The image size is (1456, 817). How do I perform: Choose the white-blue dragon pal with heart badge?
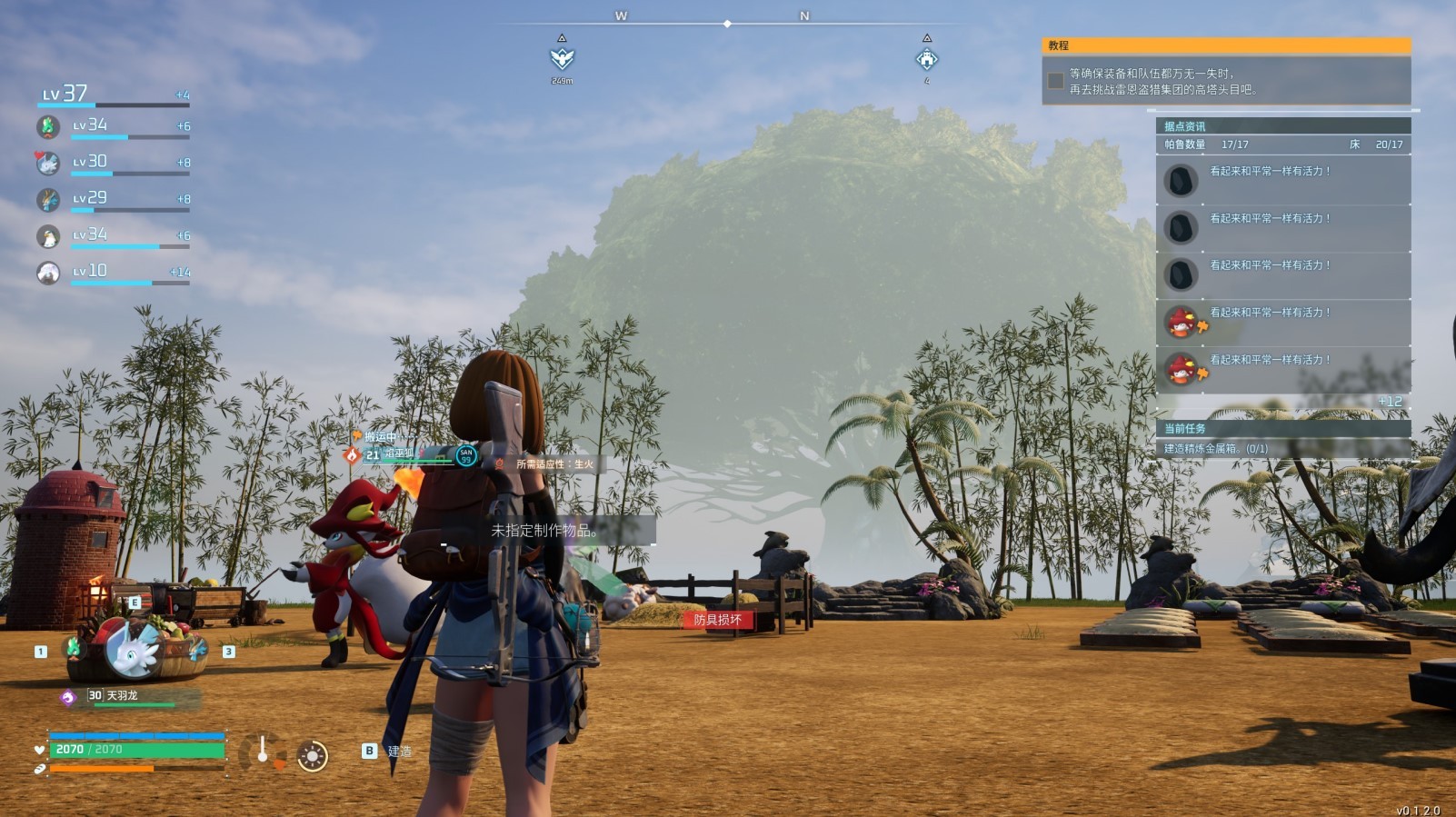coord(48,164)
